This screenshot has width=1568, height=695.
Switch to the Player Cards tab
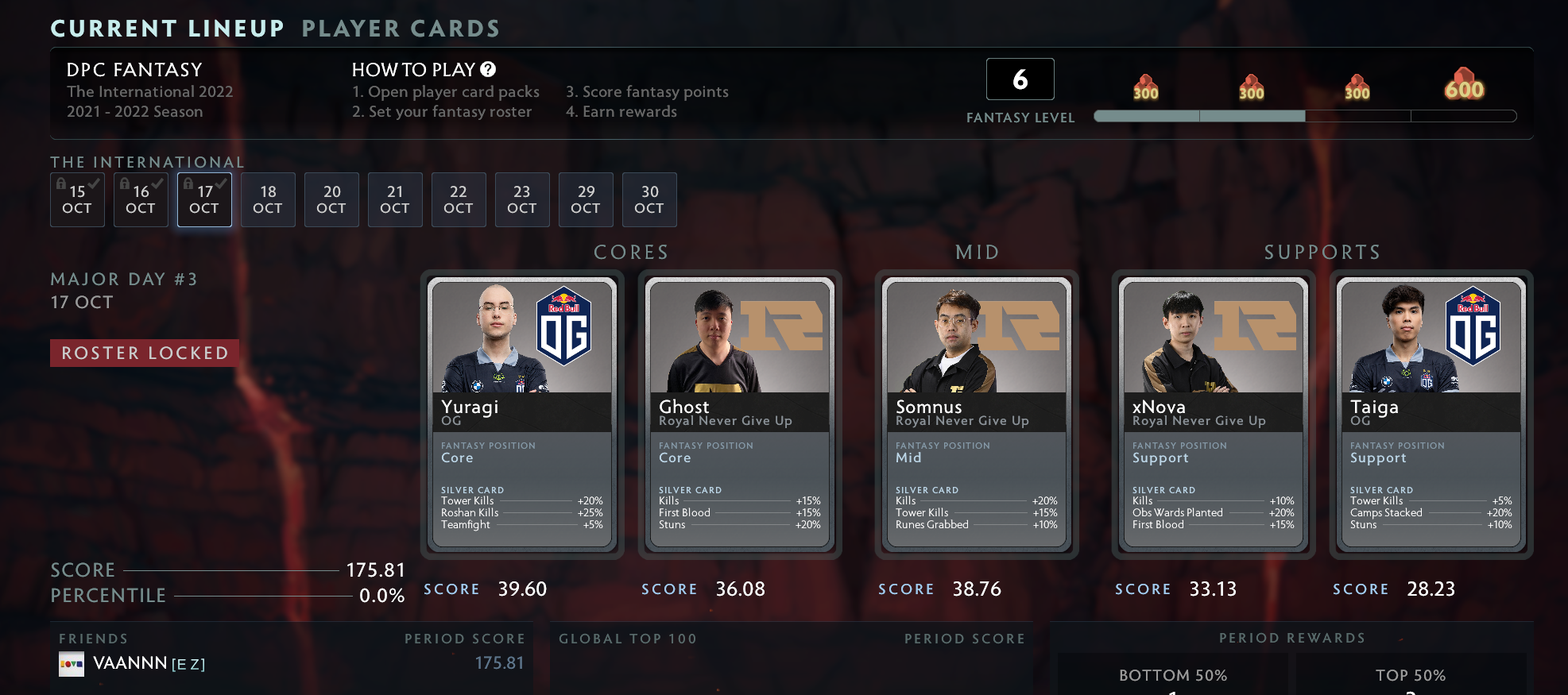coord(401,29)
